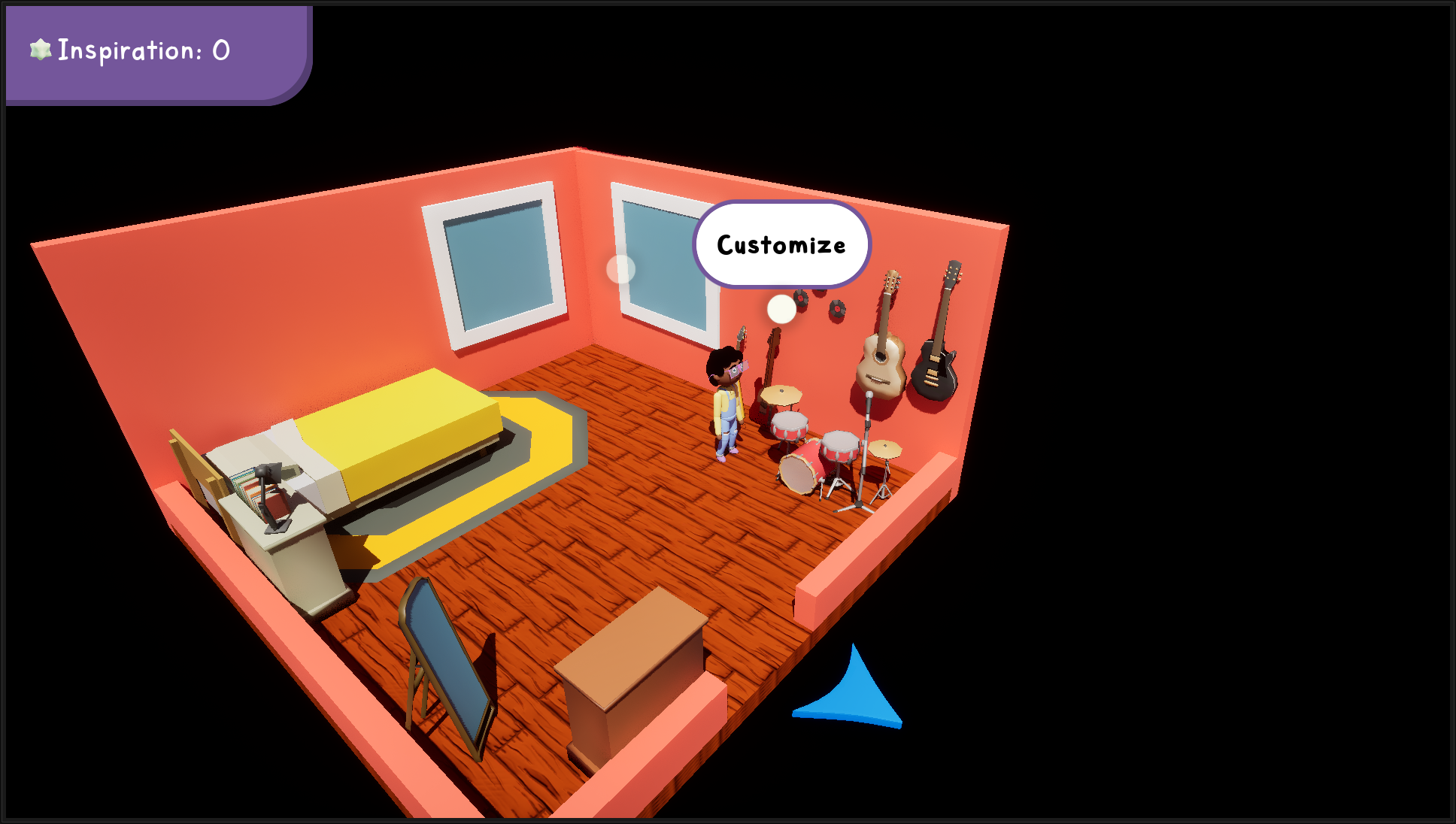Open the Customize speech bubble
The image size is (1456, 824).
[x=781, y=245]
